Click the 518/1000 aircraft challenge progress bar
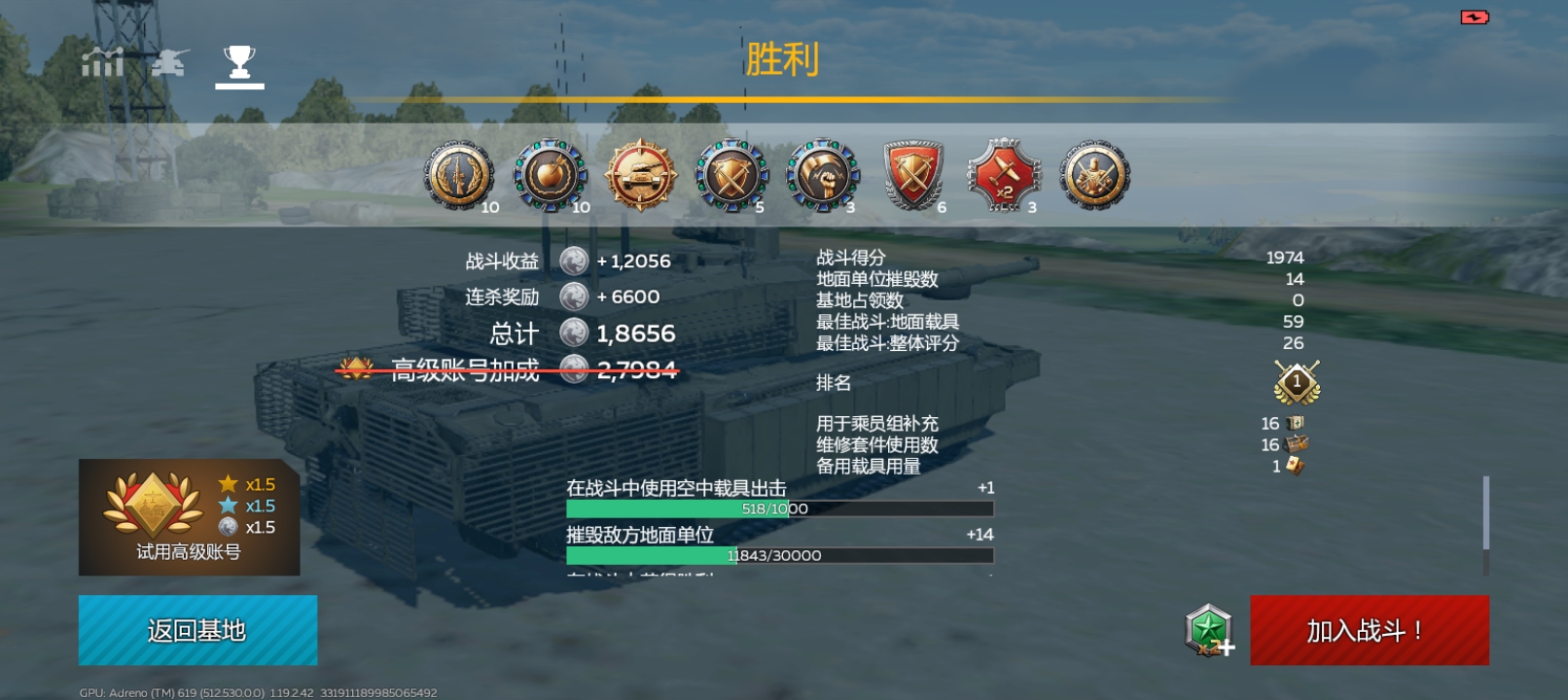The image size is (1568, 700). pos(778,507)
